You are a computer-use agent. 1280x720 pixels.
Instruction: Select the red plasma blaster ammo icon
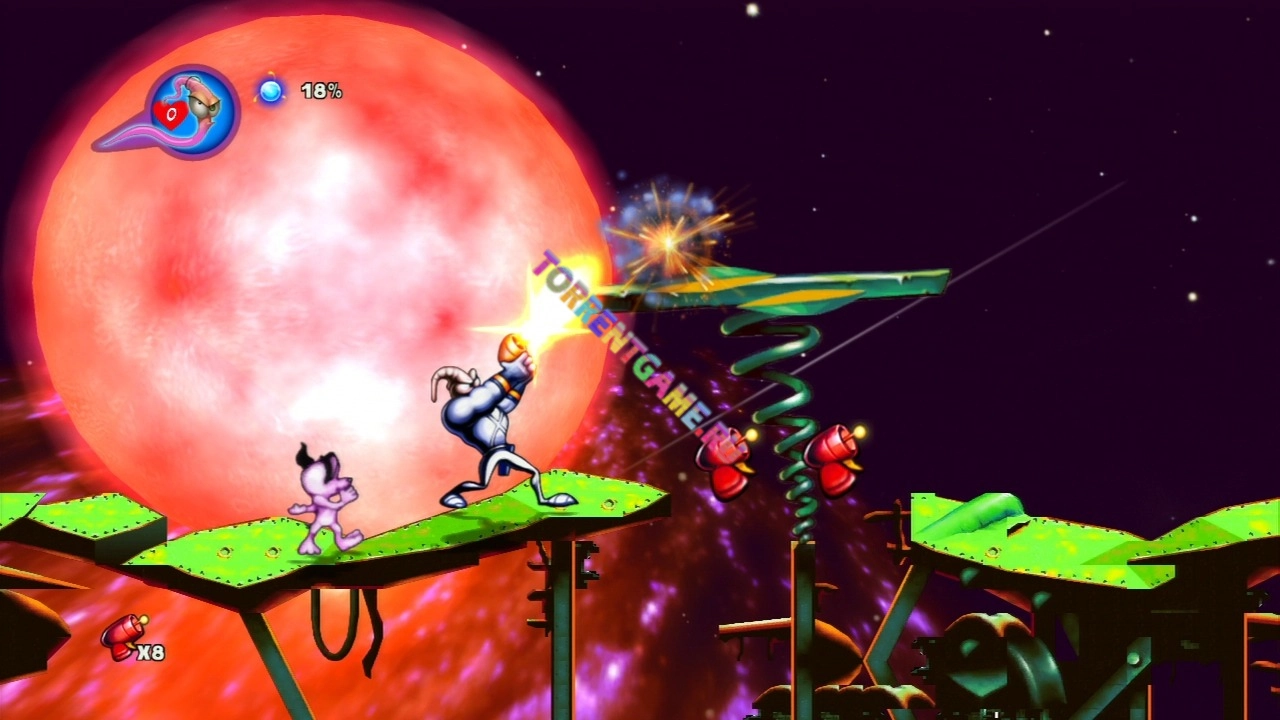pyautogui.click(x=122, y=636)
